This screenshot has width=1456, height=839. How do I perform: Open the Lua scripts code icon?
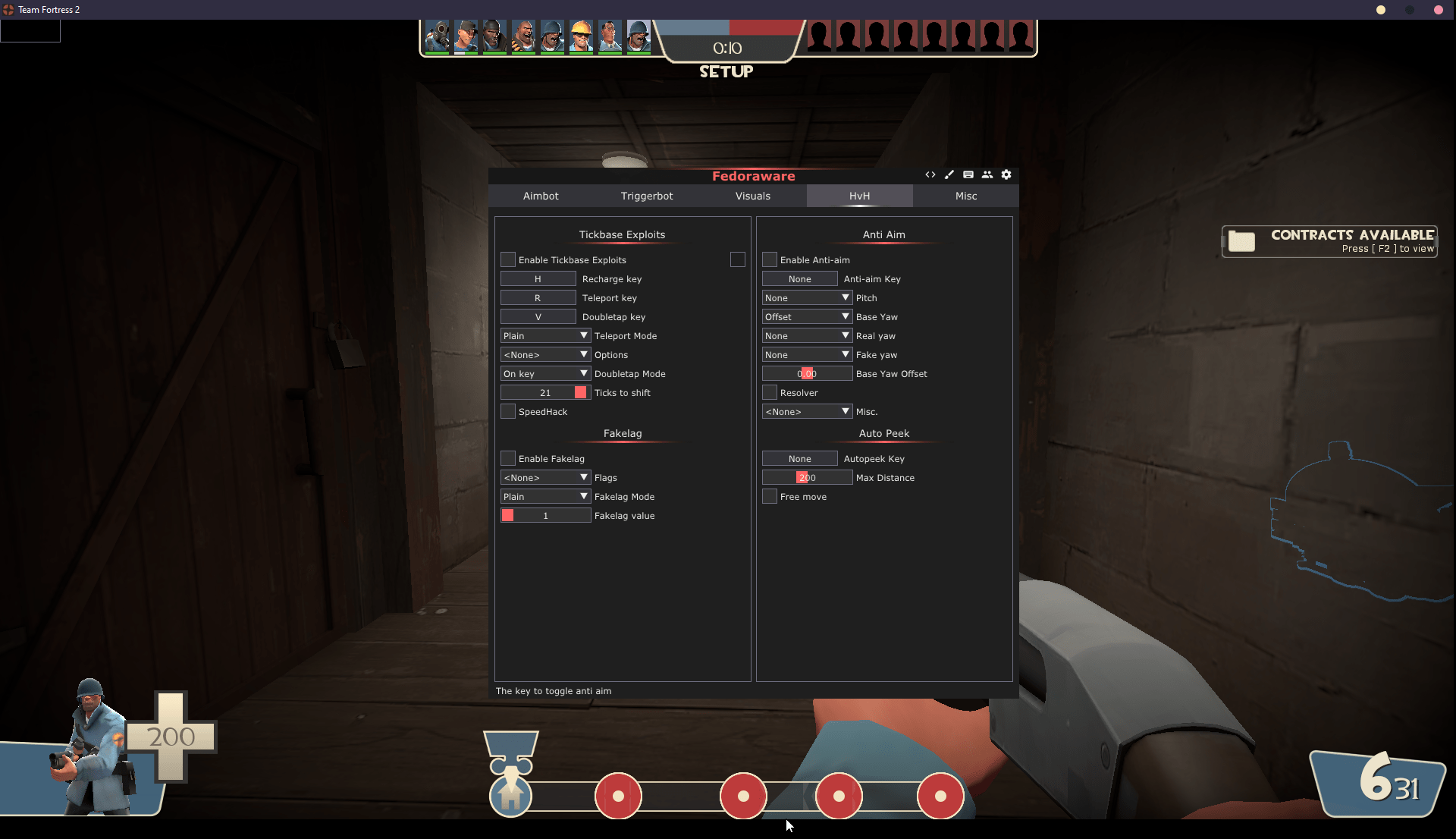point(930,174)
